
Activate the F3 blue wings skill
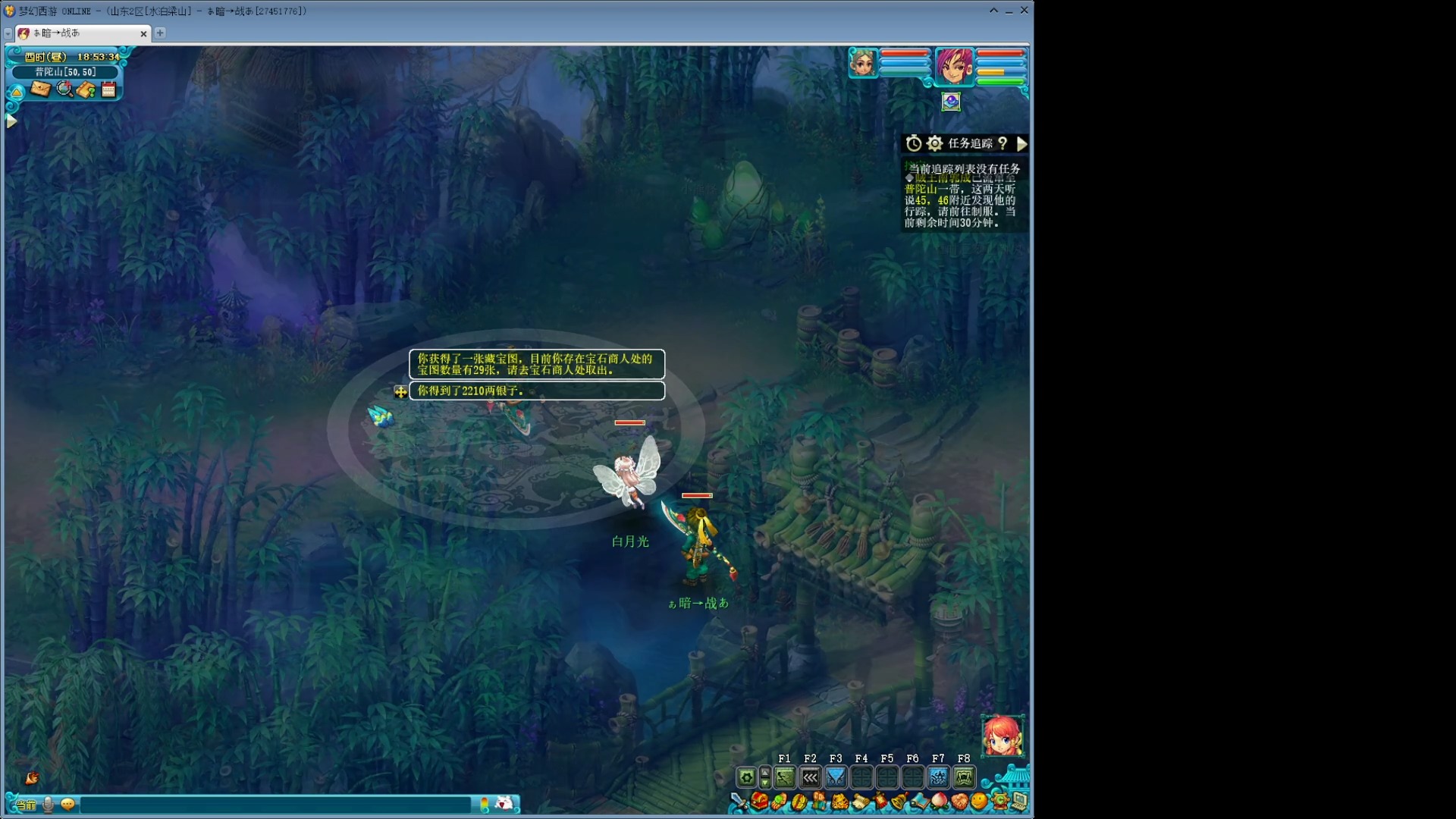(836, 777)
